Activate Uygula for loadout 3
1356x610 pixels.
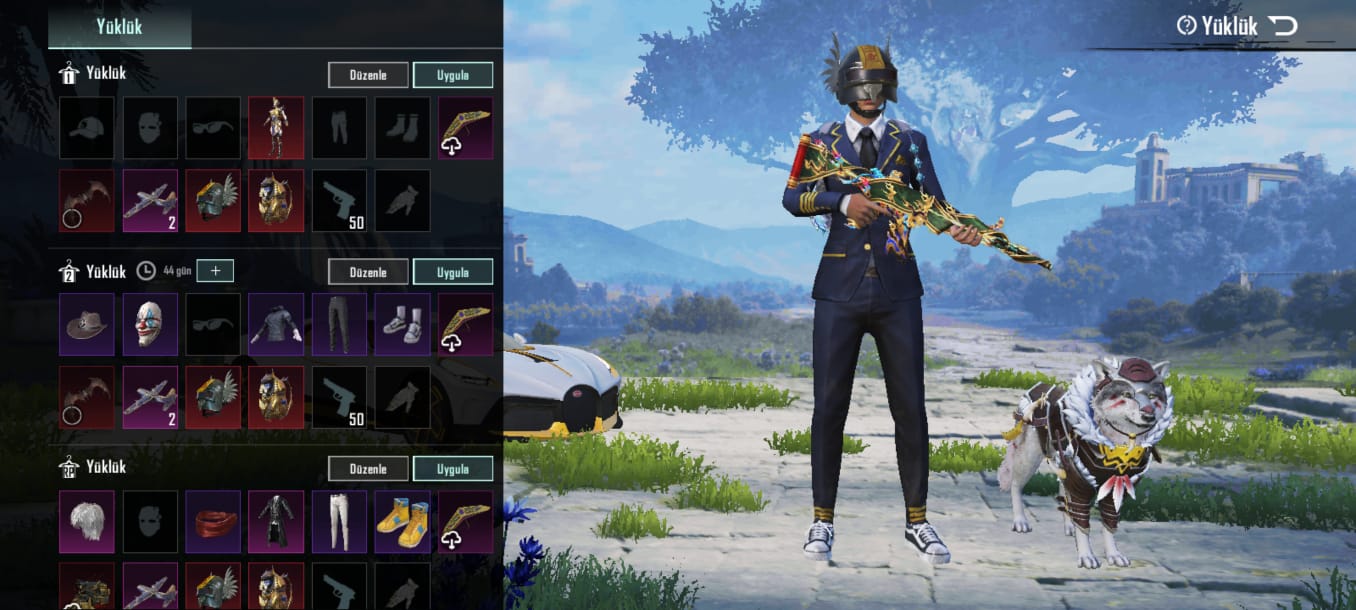tap(452, 469)
